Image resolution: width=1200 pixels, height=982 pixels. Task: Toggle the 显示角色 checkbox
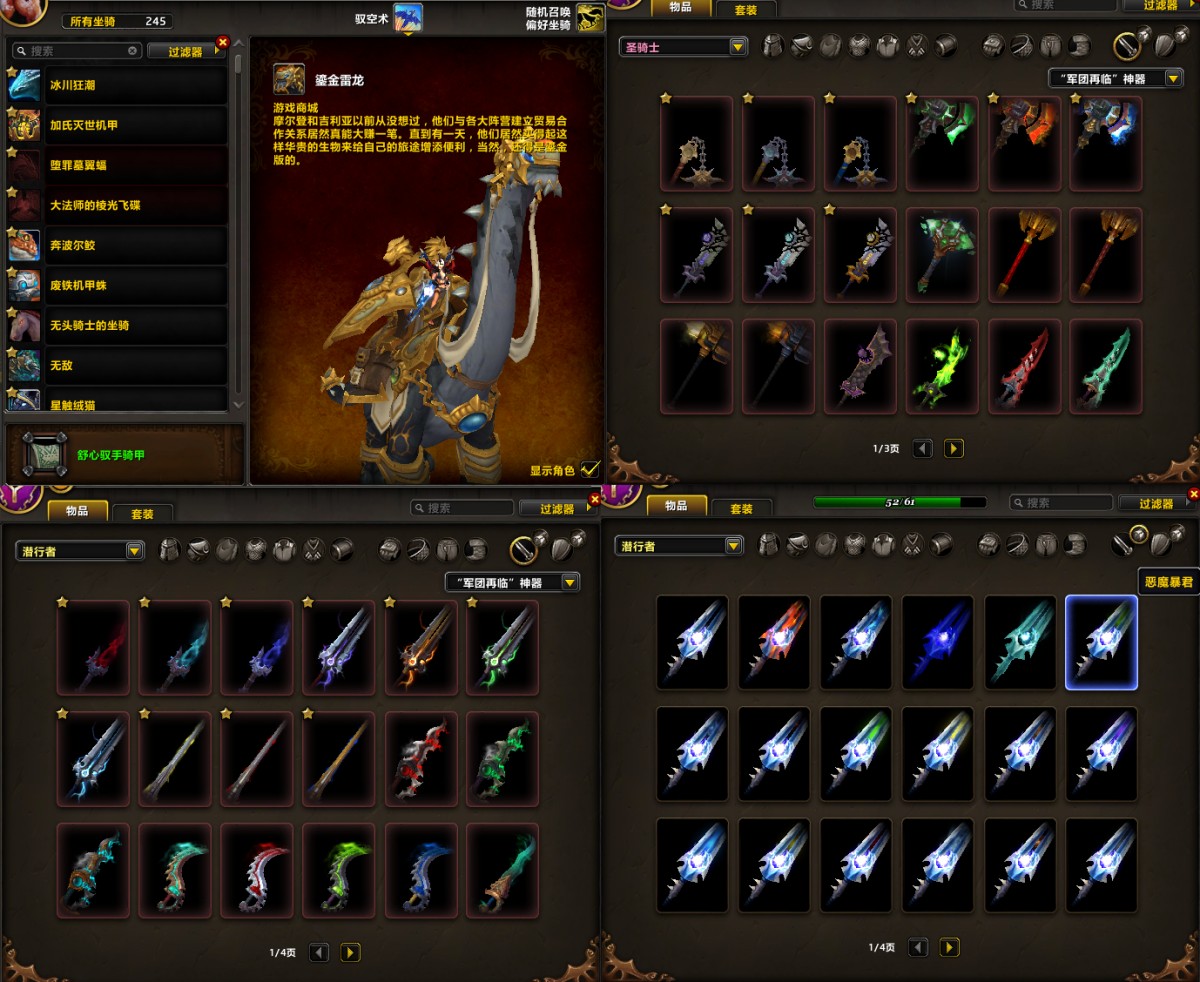(x=590, y=469)
